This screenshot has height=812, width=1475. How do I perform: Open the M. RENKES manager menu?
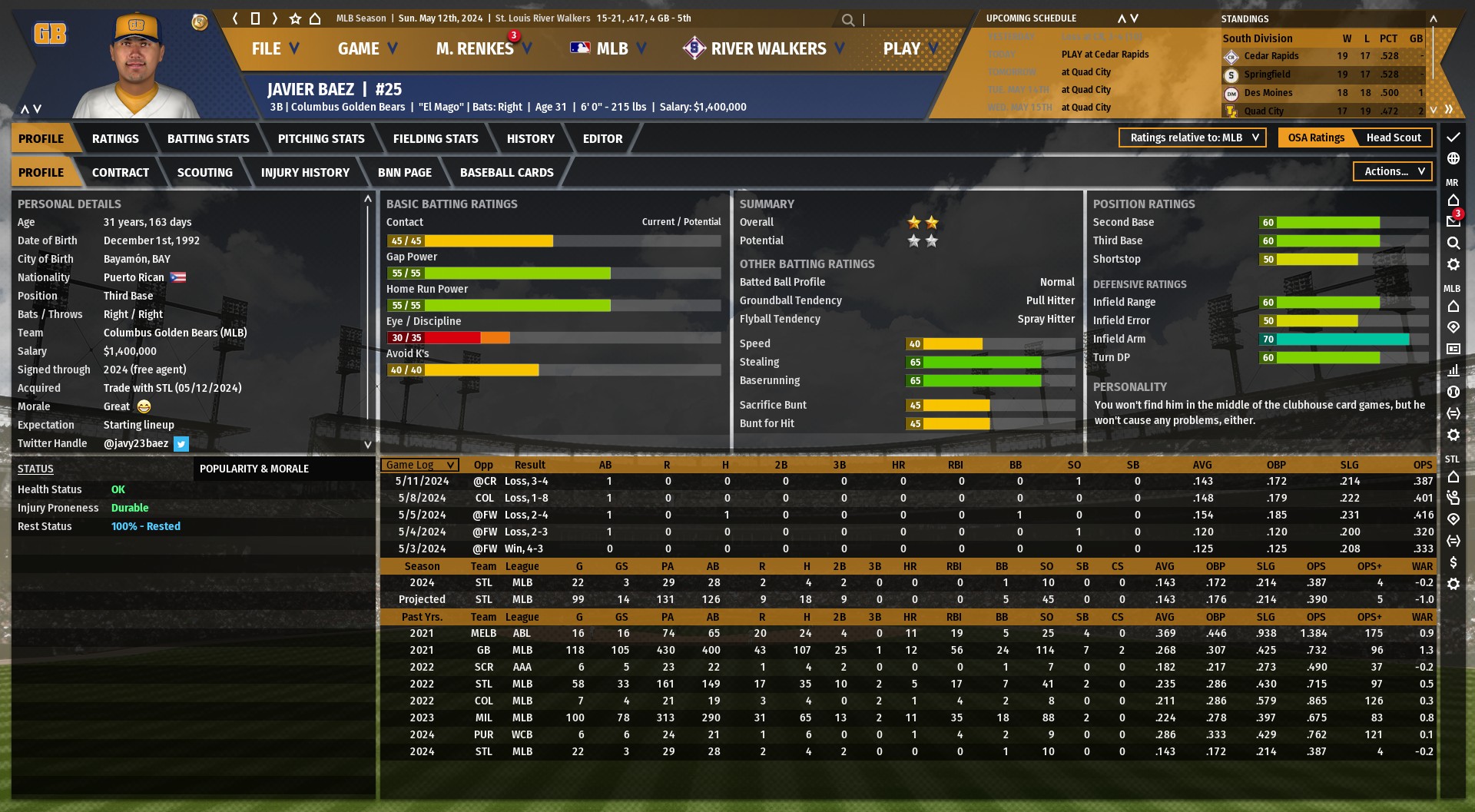[x=482, y=48]
